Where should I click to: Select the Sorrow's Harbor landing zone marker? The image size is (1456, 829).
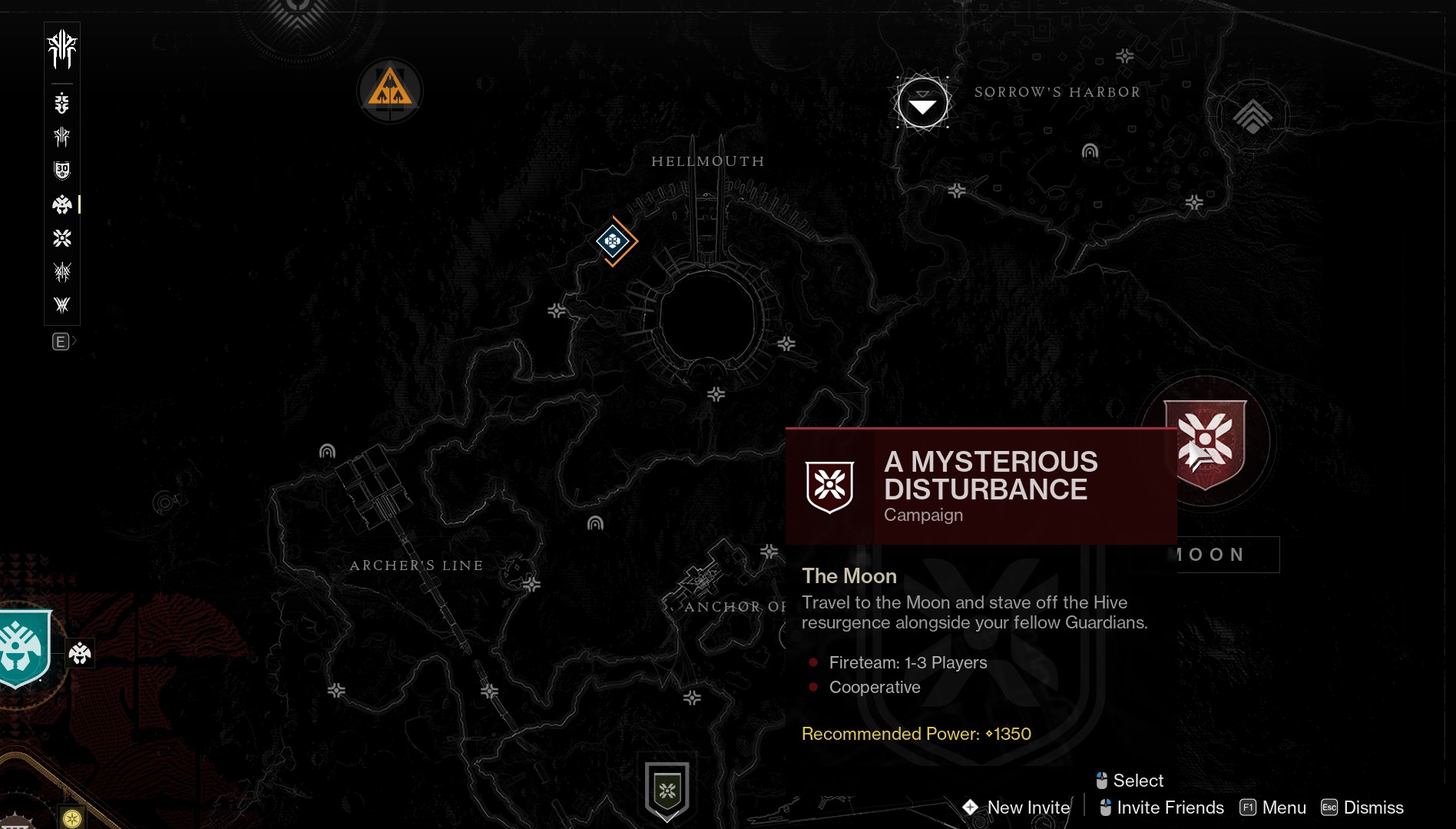(x=922, y=102)
